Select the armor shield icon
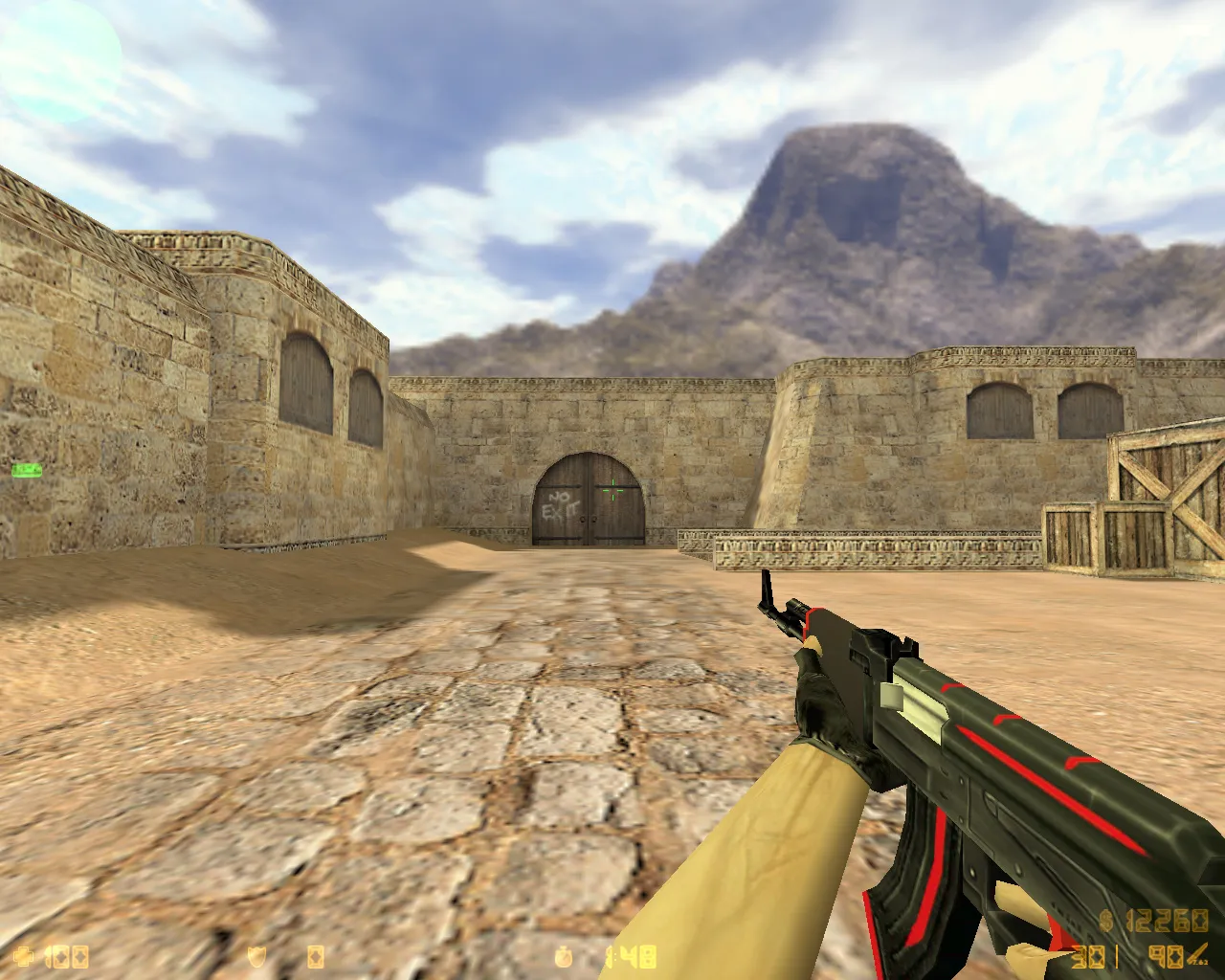The image size is (1225, 980). [x=258, y=956]
